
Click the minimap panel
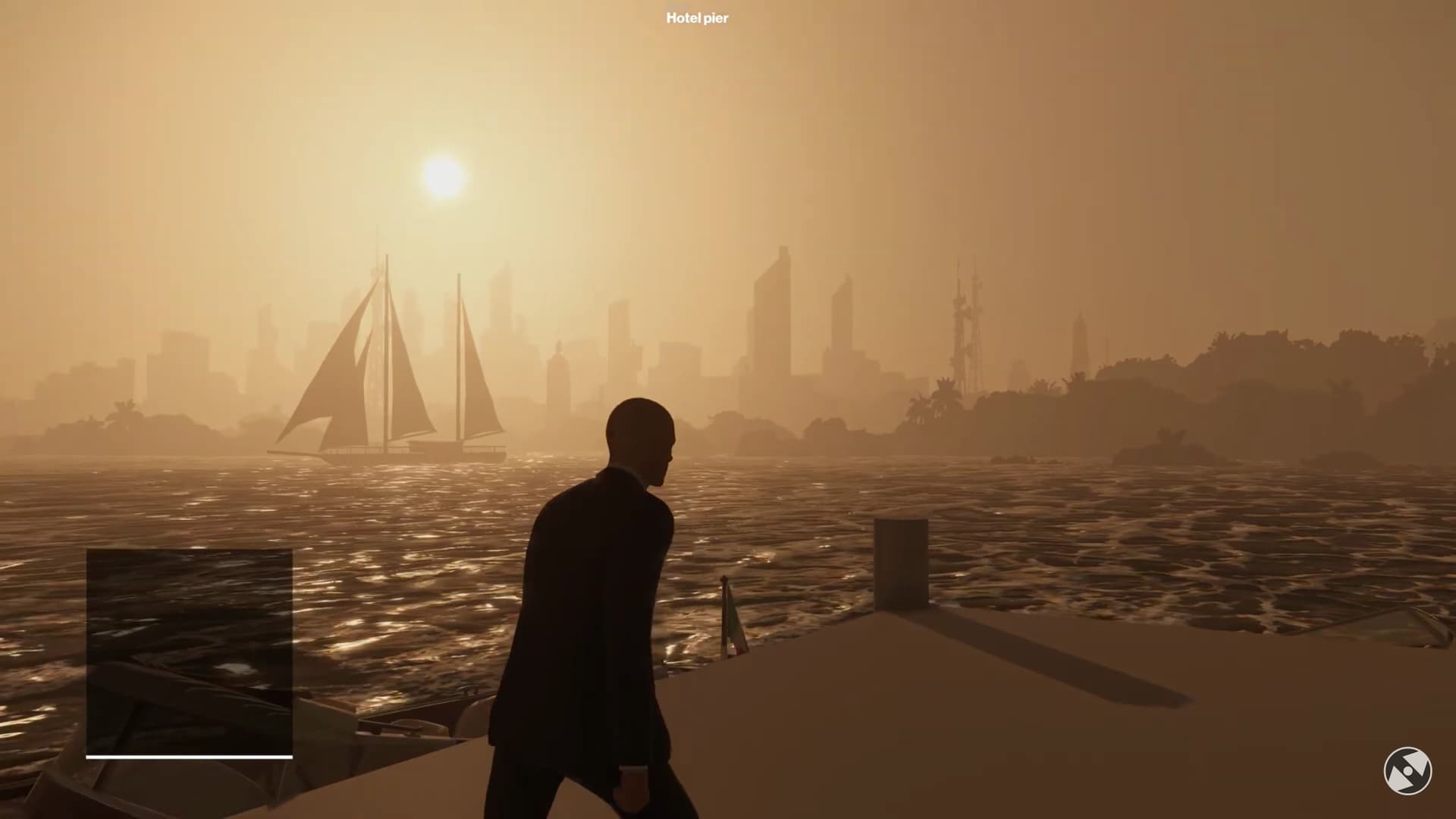click(x=189, y=651)
